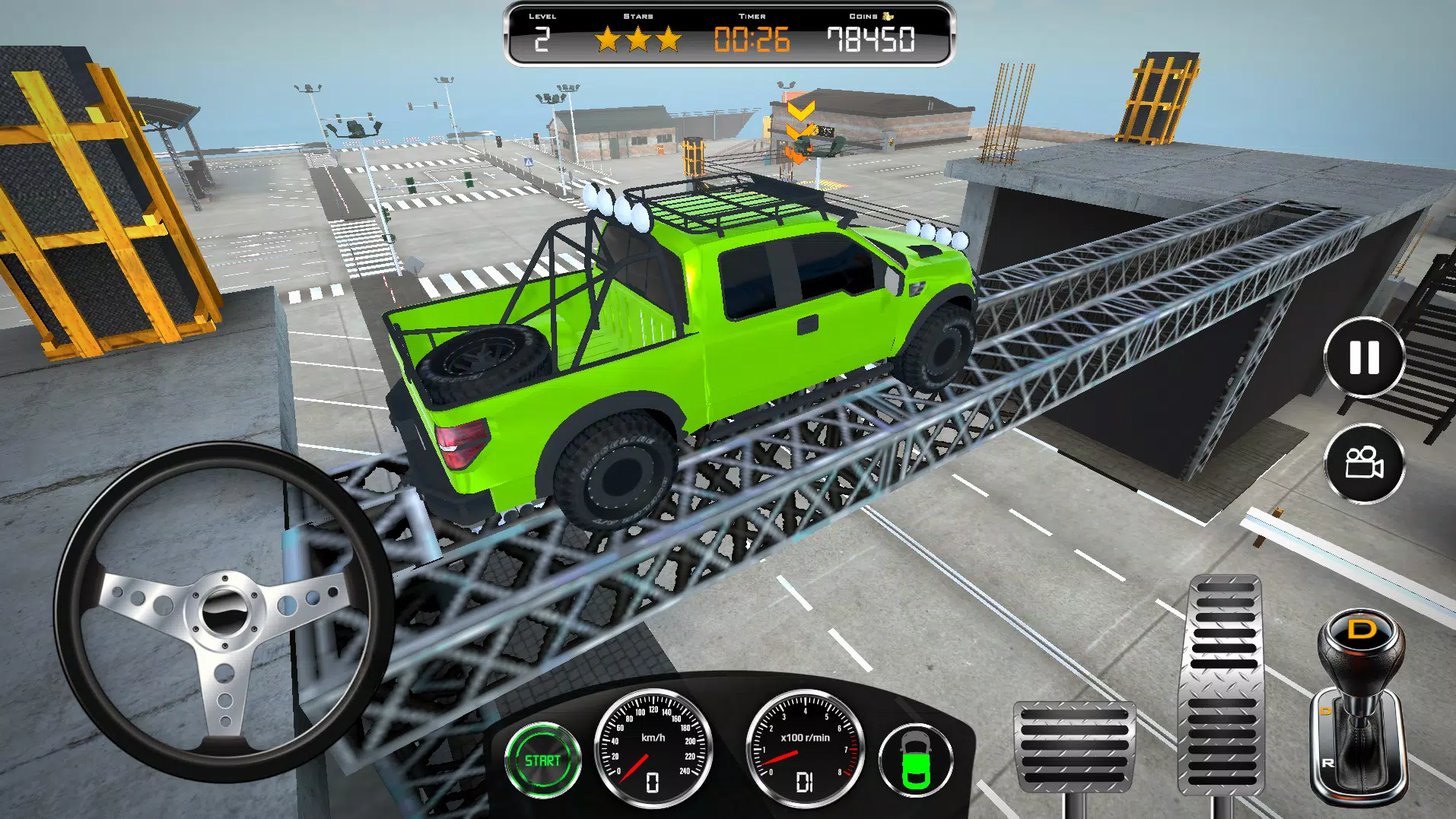
Task: Tap the Level 2 indicator
Action: (x=542, y=37)
